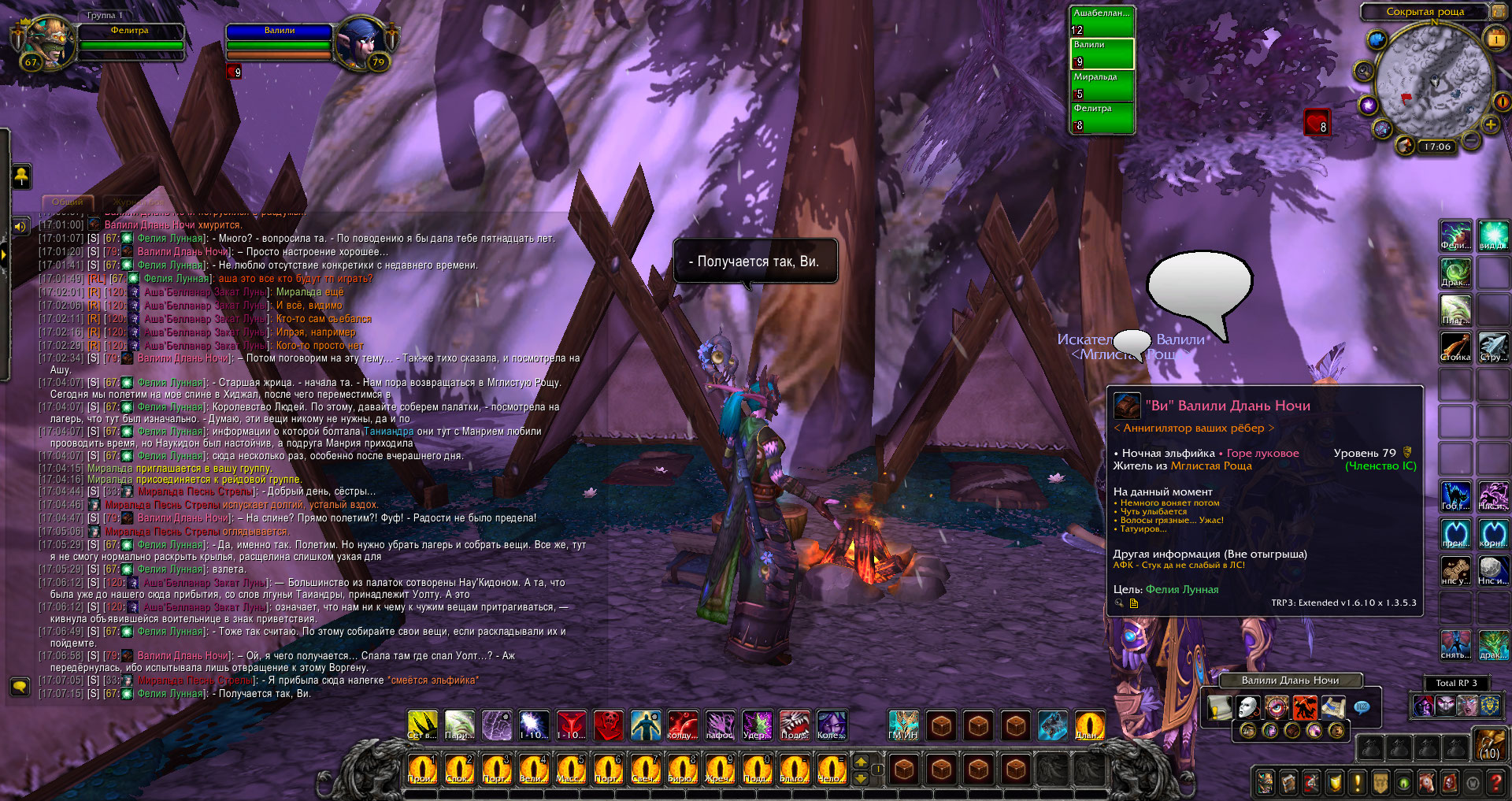Click the white mask icon on Total RP toolbar
The image size is (1512, 801).
pos(1247,707)
